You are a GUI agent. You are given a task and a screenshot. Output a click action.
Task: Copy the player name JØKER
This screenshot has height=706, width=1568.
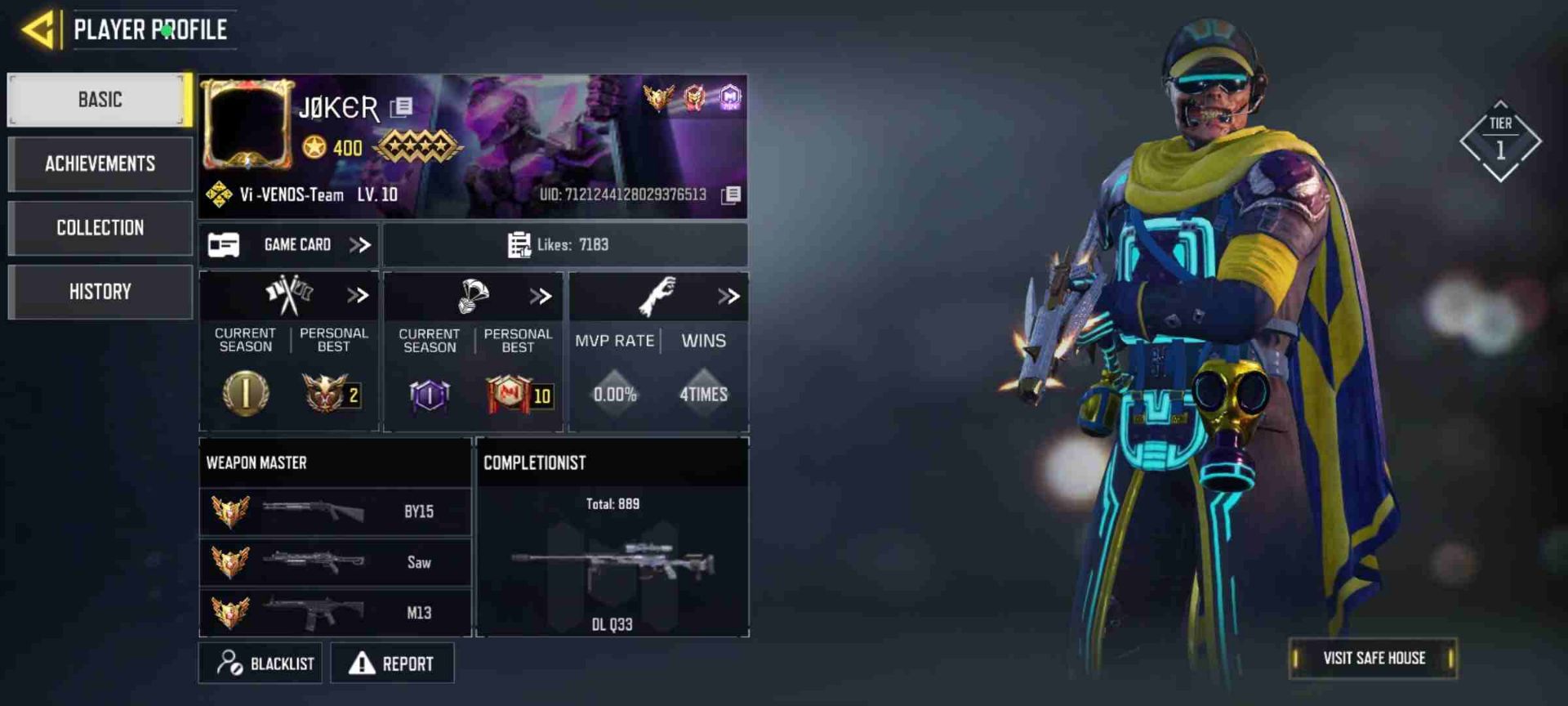[401, 107]
